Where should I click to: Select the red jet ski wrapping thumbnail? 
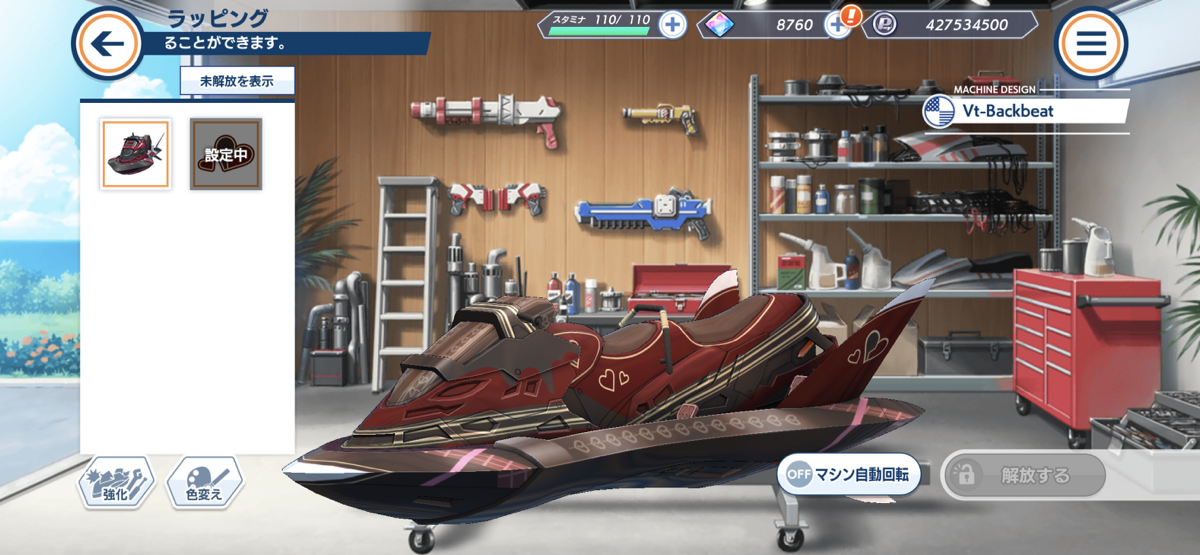(x=135, y=154)
